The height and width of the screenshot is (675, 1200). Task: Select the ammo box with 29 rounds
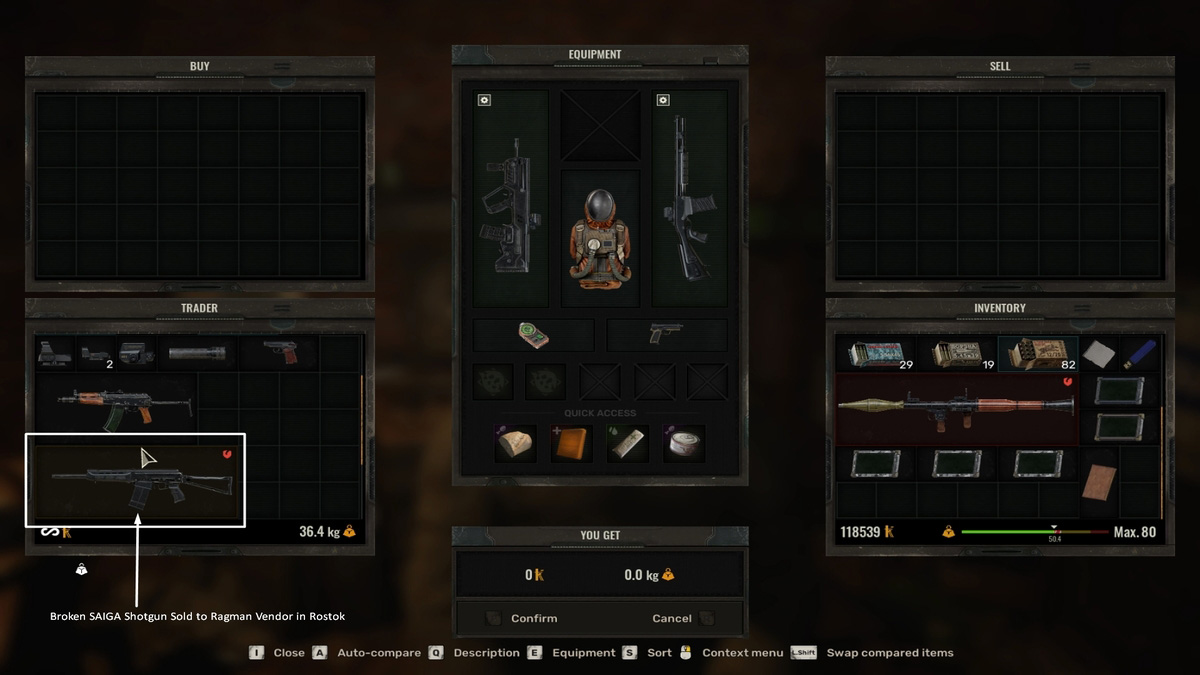pos(876,354)
